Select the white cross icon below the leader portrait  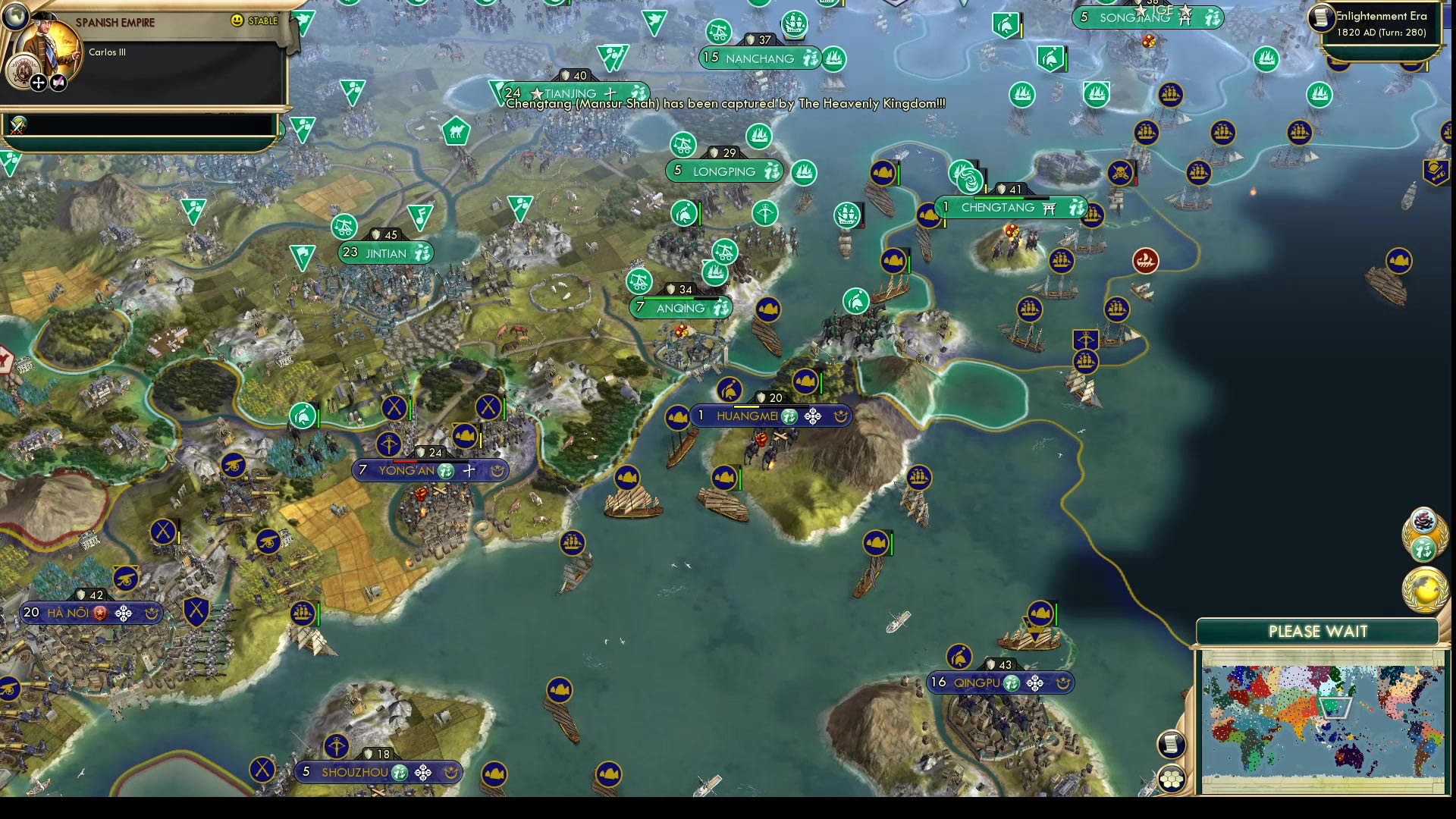(x=38, y=83)
